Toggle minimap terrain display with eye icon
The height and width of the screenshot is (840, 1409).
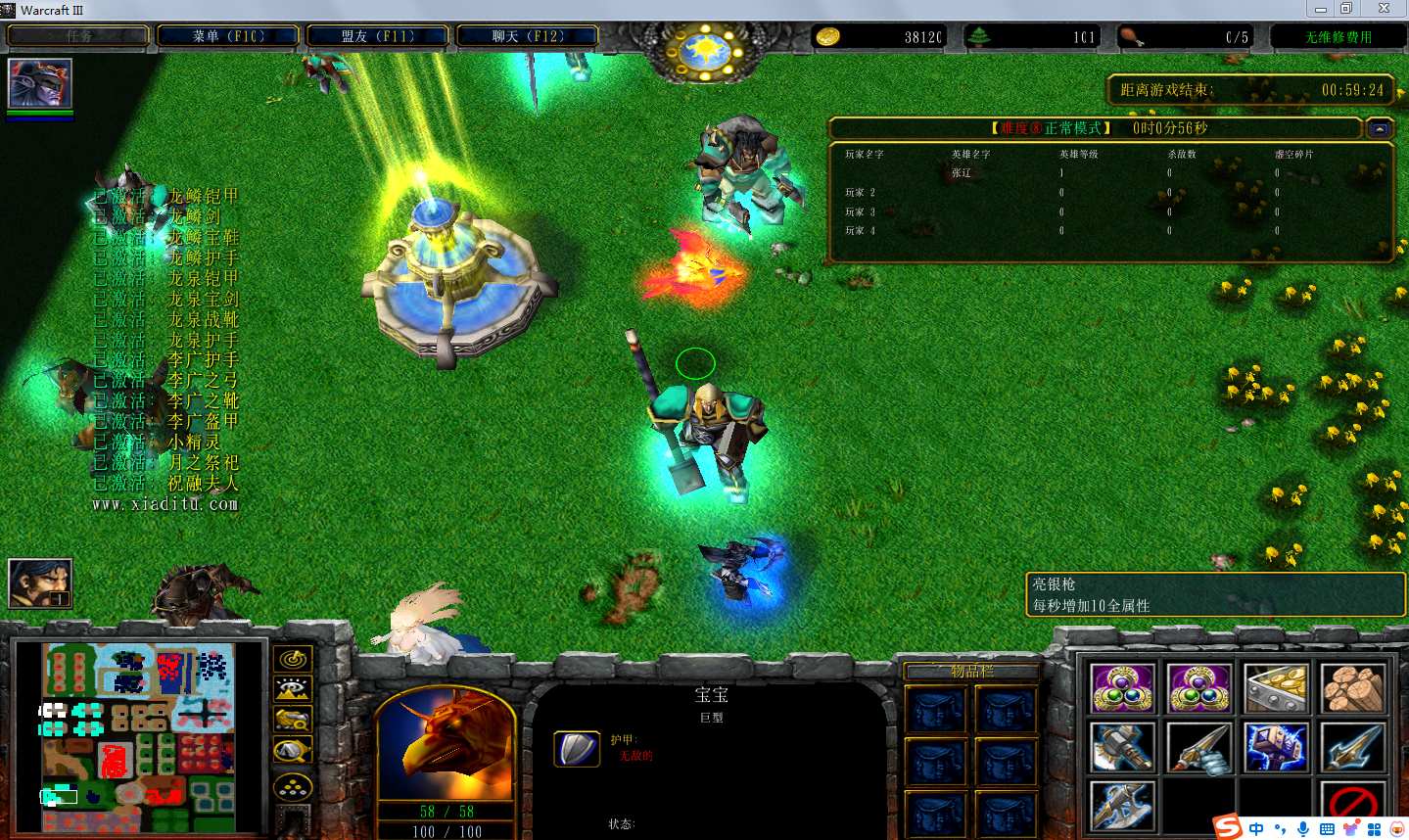pyautogui.click(x=293, y=690)
